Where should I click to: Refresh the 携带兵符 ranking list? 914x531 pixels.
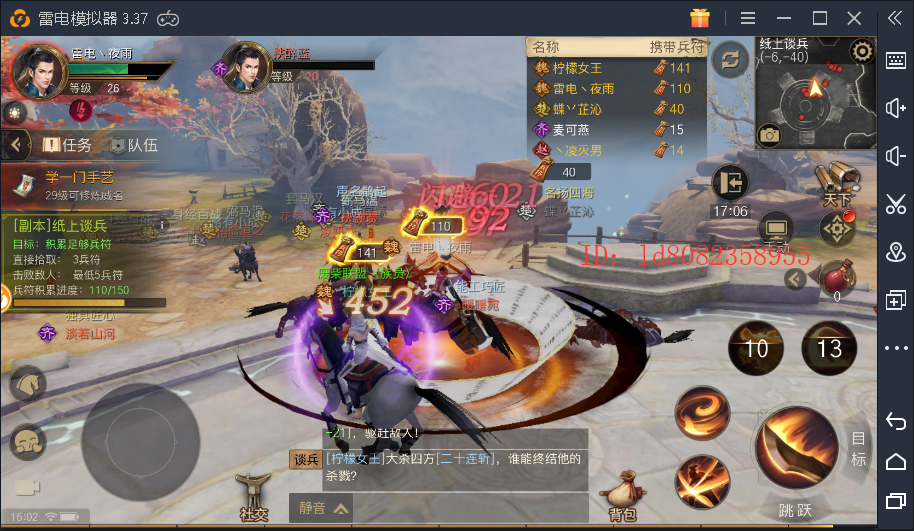[x=730, y=59]
